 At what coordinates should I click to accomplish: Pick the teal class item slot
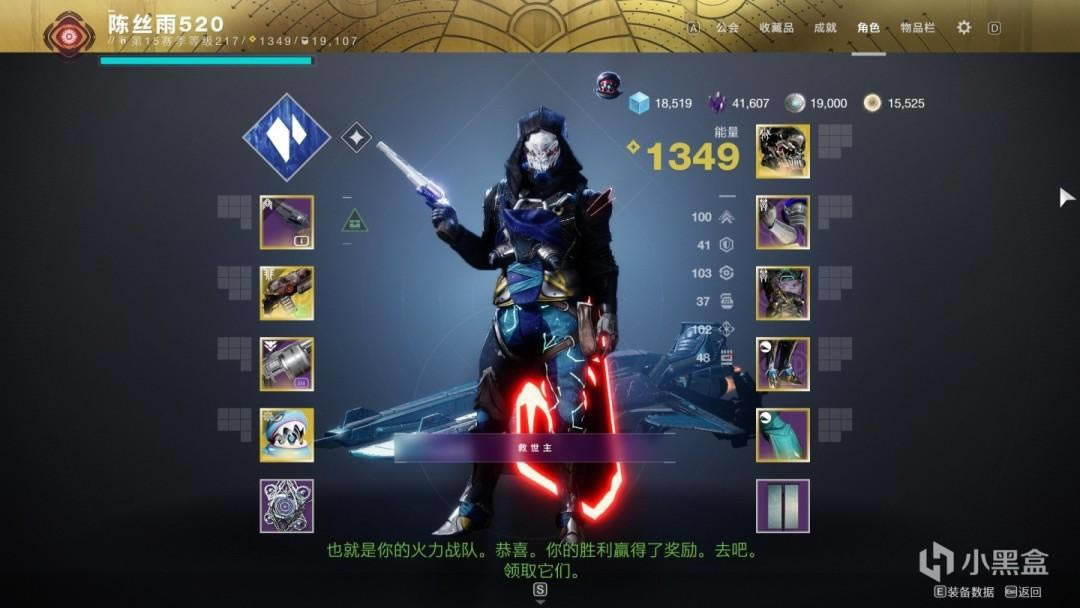783,435
